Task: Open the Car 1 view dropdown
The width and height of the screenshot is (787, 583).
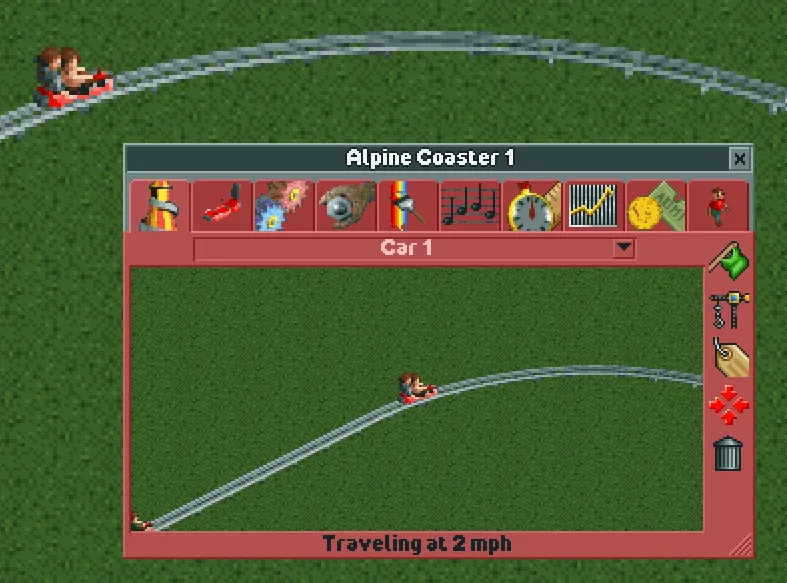Action: (624, 248)
